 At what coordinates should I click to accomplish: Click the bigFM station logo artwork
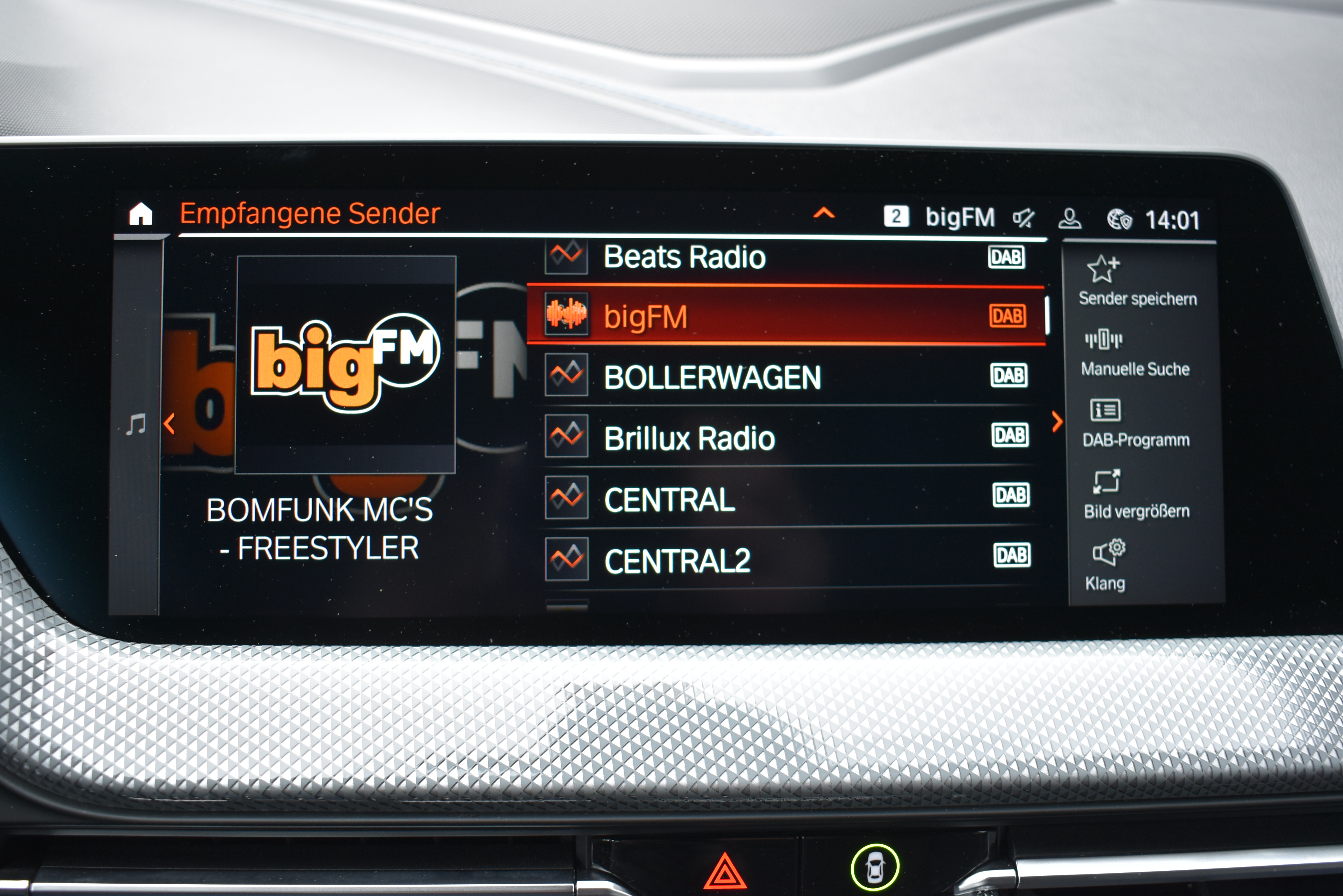pos(346,365)
